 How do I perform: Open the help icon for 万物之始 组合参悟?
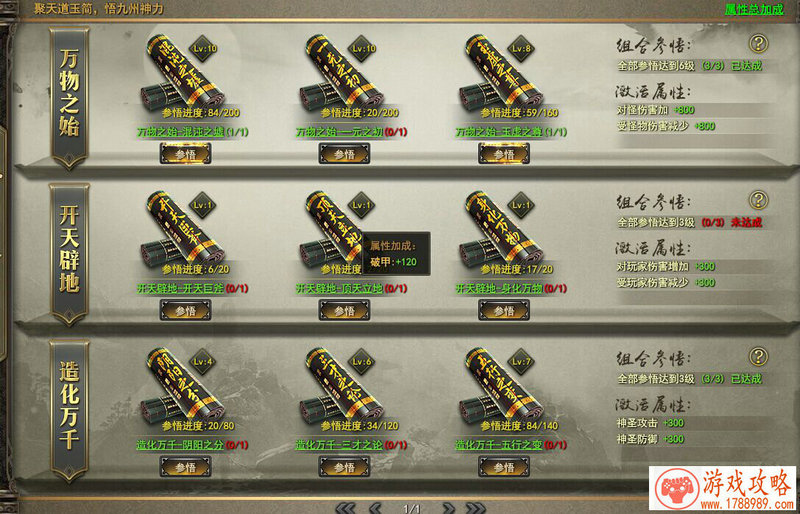click(759, 43)
